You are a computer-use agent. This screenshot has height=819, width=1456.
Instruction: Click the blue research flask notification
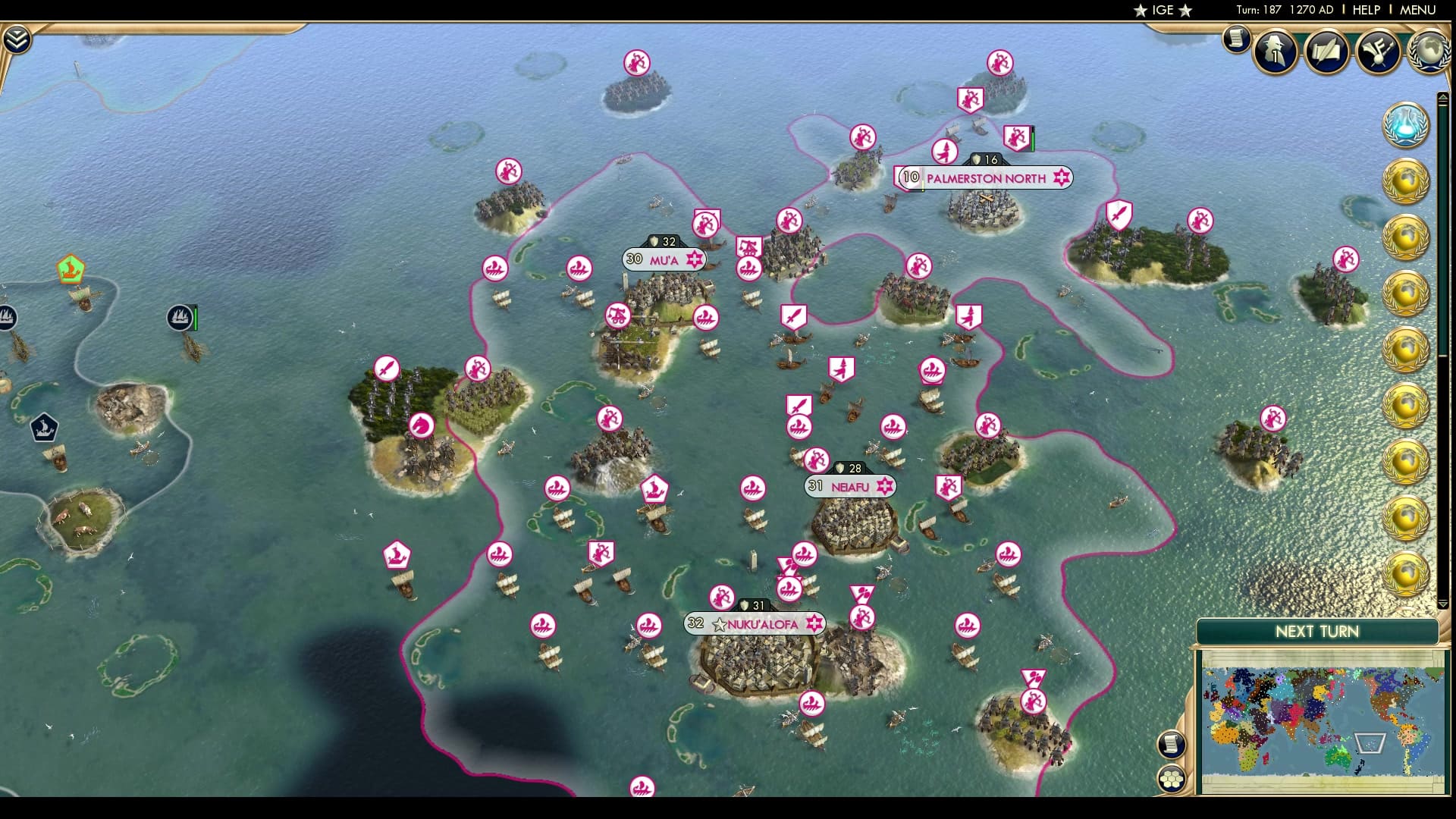[x=1406, y=124]
